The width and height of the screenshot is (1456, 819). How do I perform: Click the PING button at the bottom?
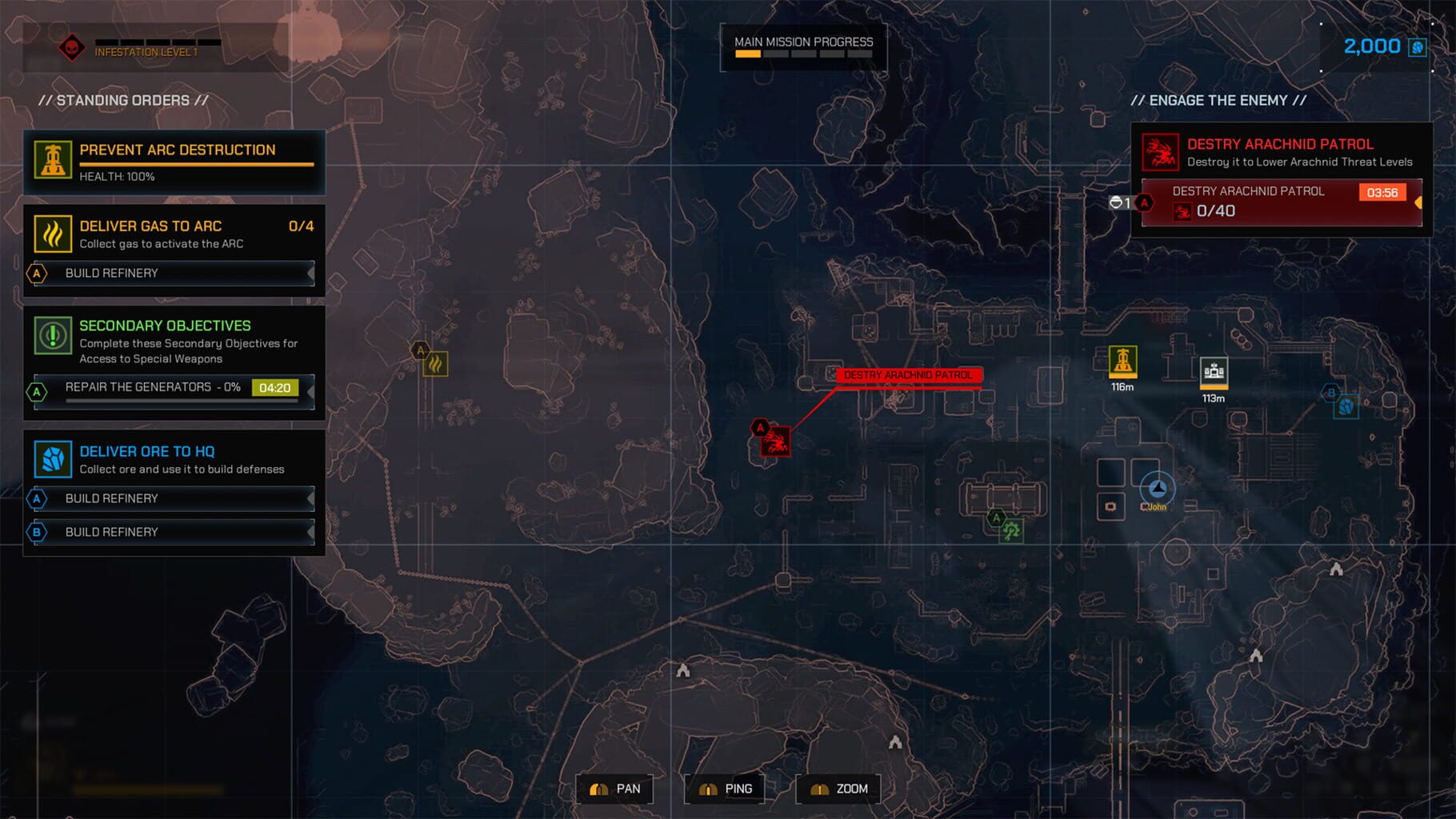pos(724,788)
